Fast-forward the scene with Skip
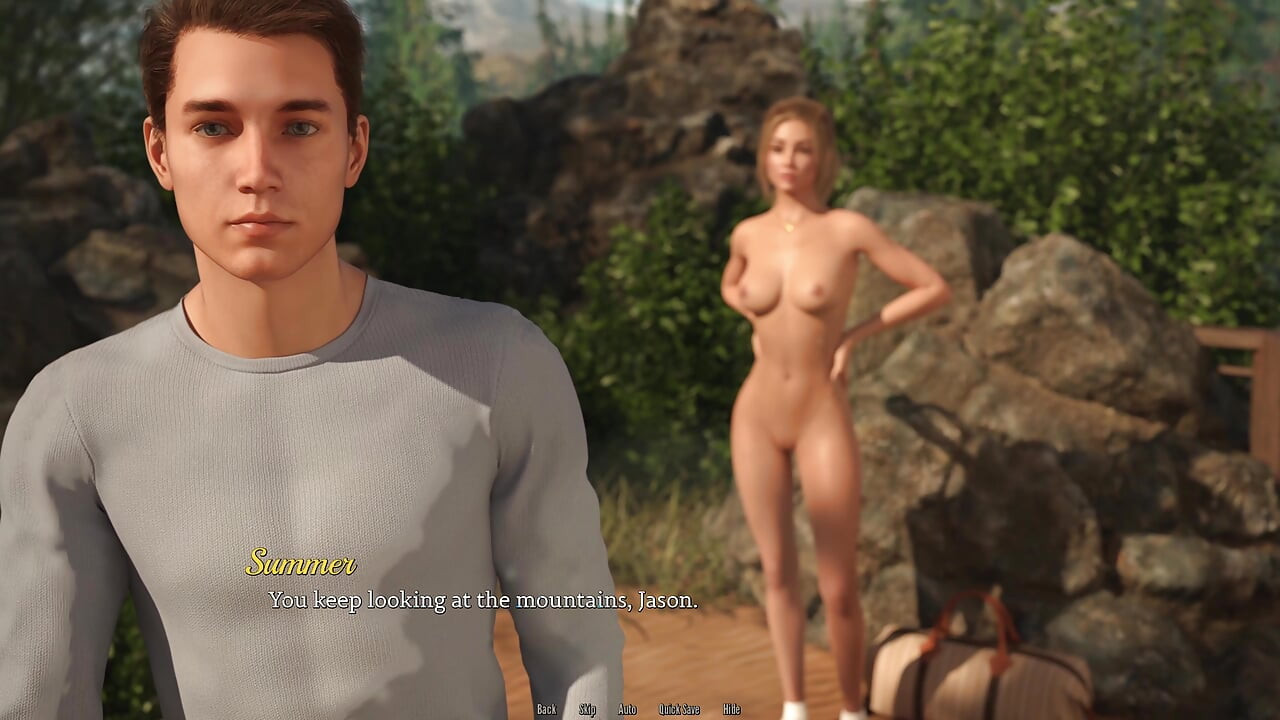The image size is (1280, 720). [587, 708]
